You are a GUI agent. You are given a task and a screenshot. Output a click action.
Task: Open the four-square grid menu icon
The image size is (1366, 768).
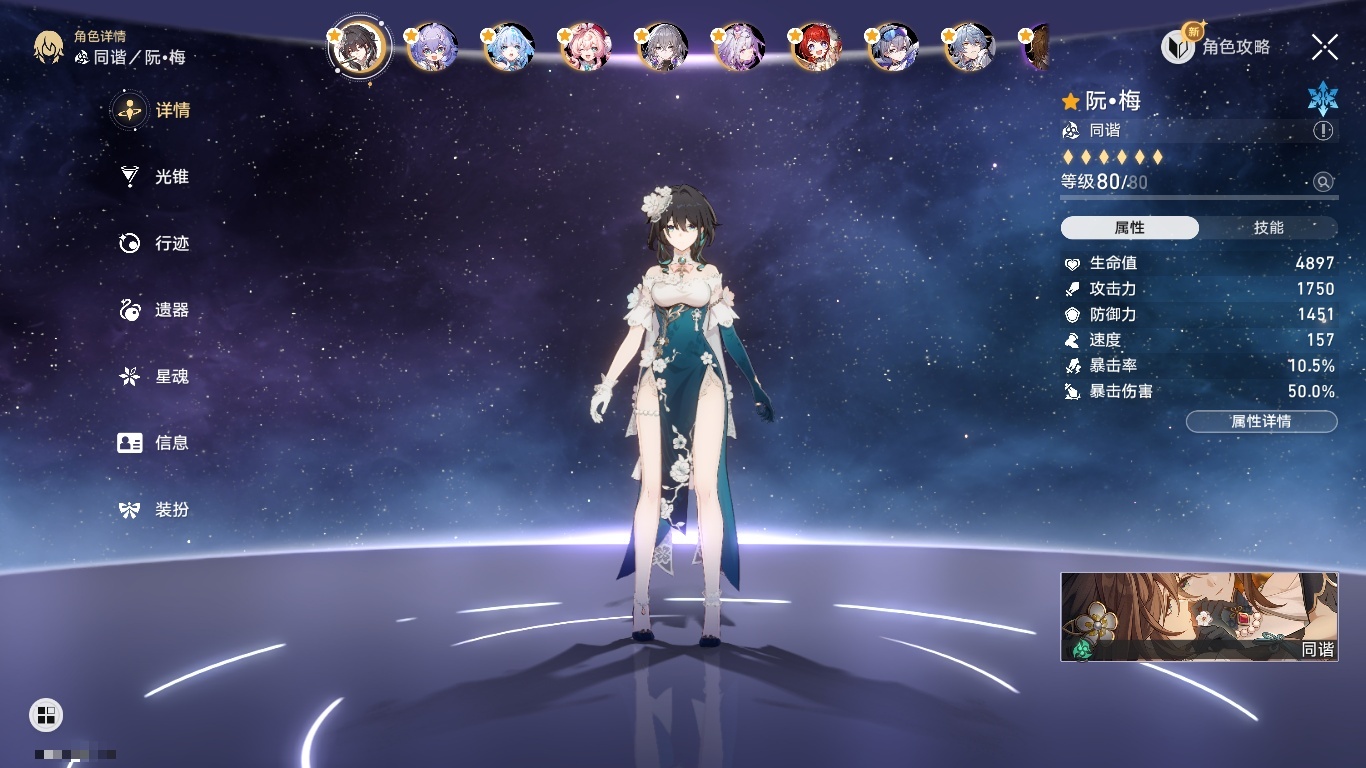point(46,714)
